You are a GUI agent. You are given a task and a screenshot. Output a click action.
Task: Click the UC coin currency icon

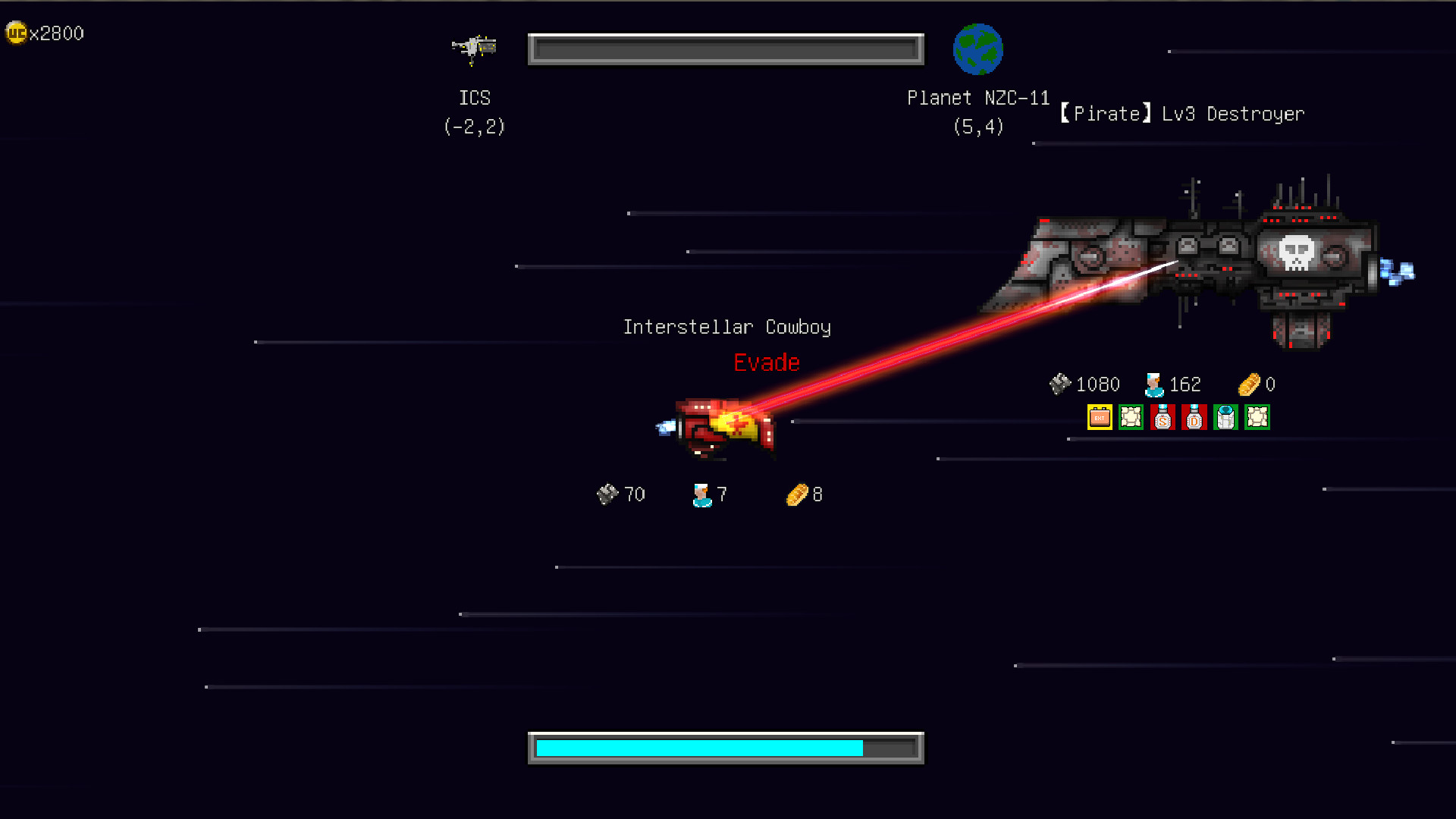[x=17, y=33]
